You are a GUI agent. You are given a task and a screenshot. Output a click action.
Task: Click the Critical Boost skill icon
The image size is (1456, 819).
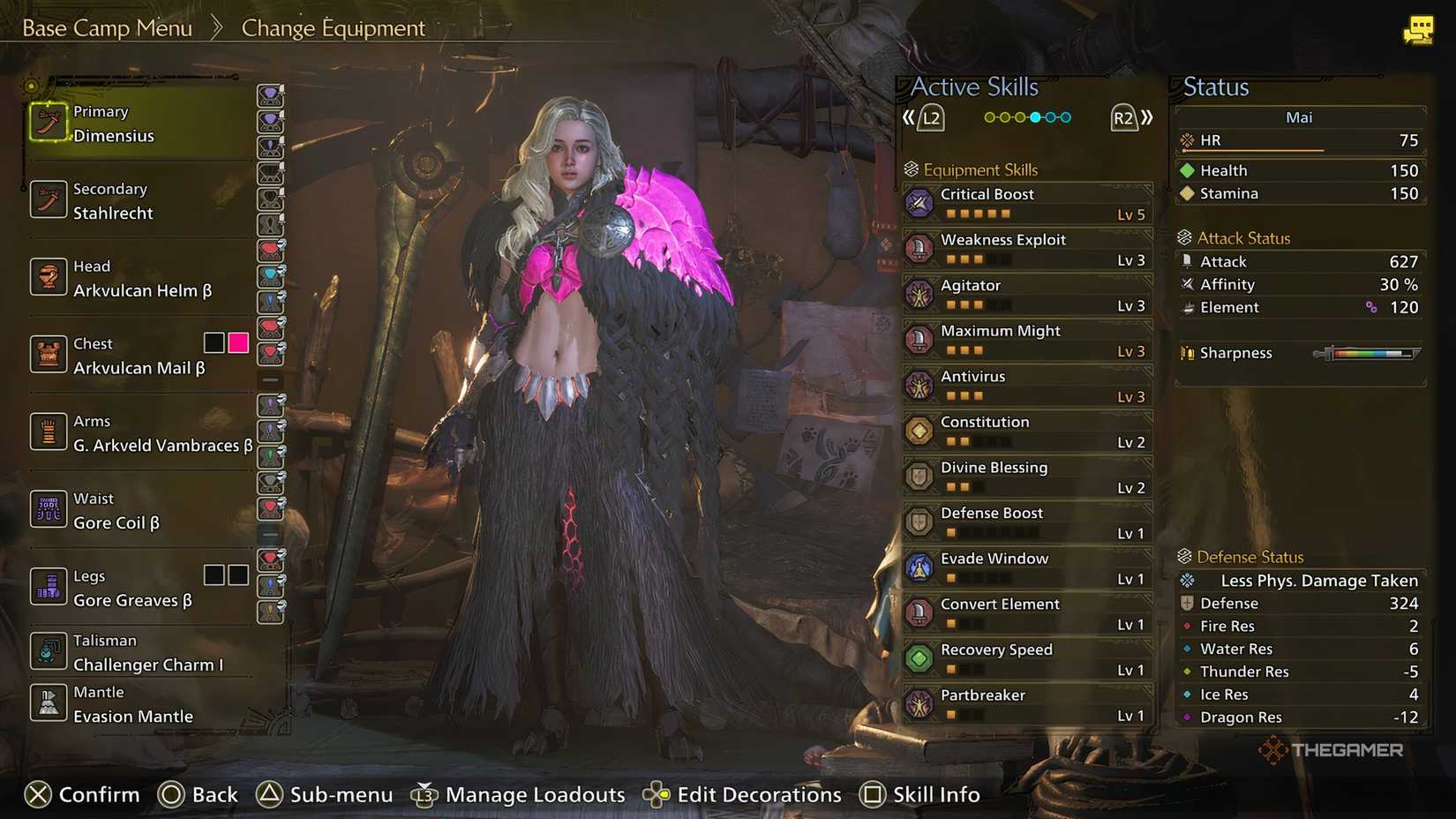click(920, 202)
